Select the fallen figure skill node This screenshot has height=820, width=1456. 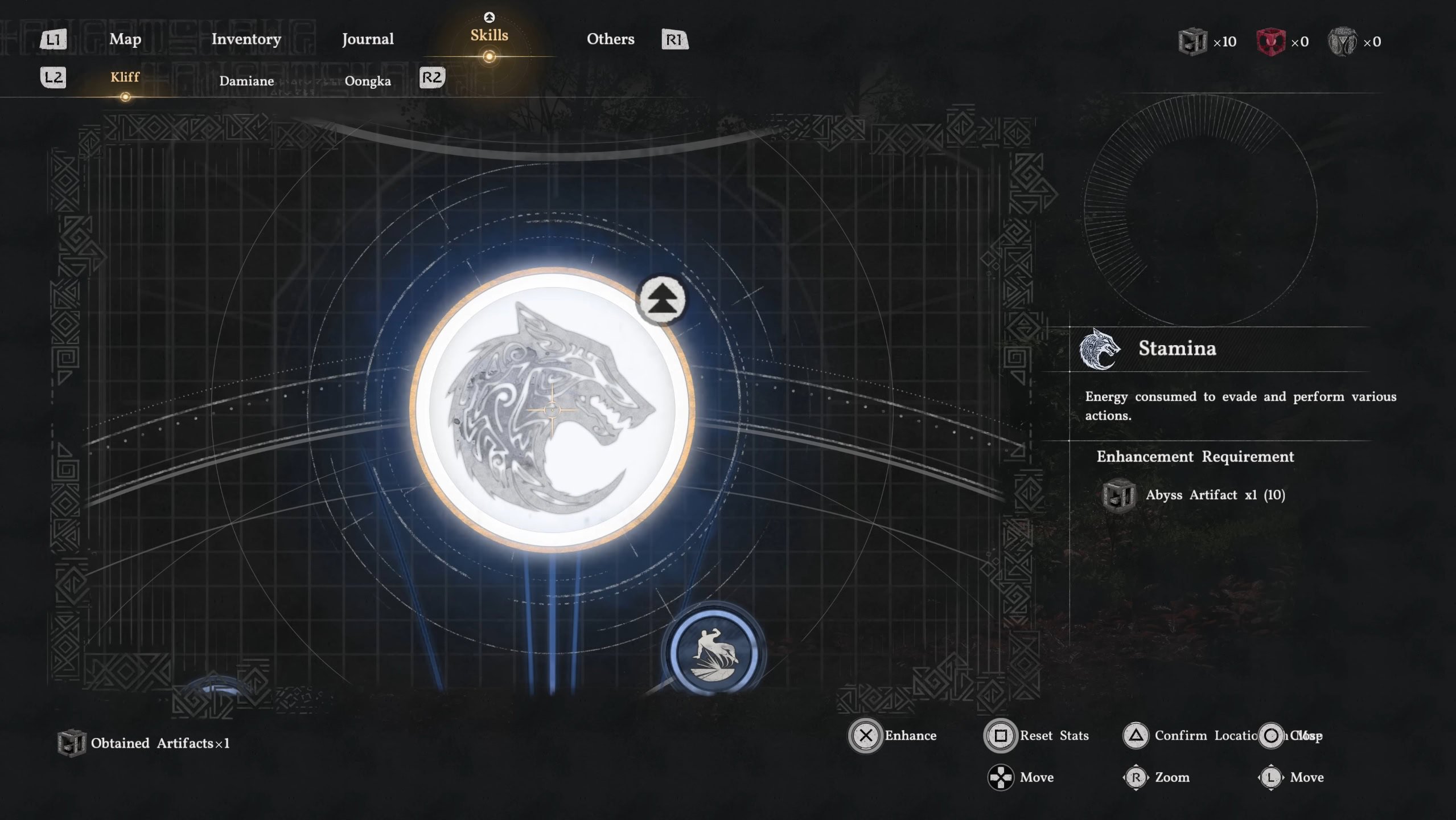(714, 652)
